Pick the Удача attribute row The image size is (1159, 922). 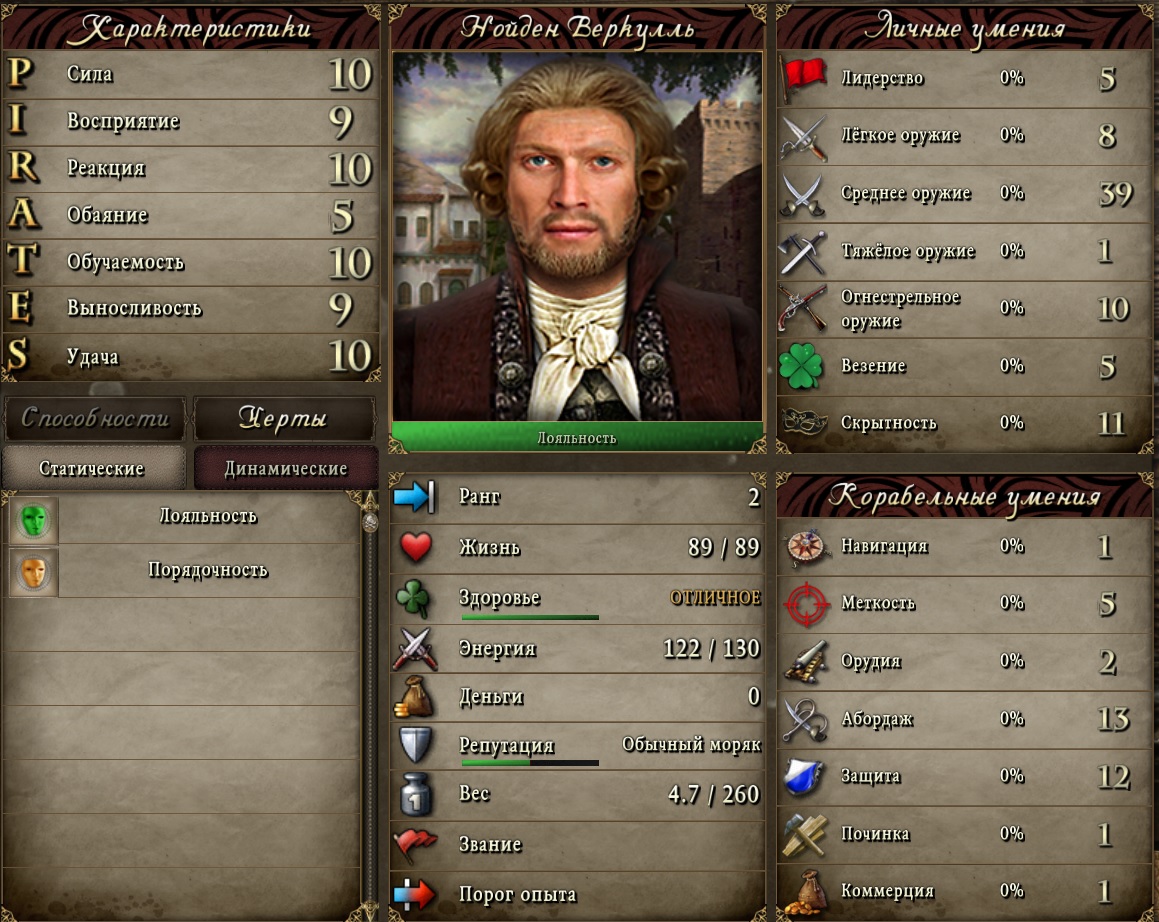pos(190,356)
